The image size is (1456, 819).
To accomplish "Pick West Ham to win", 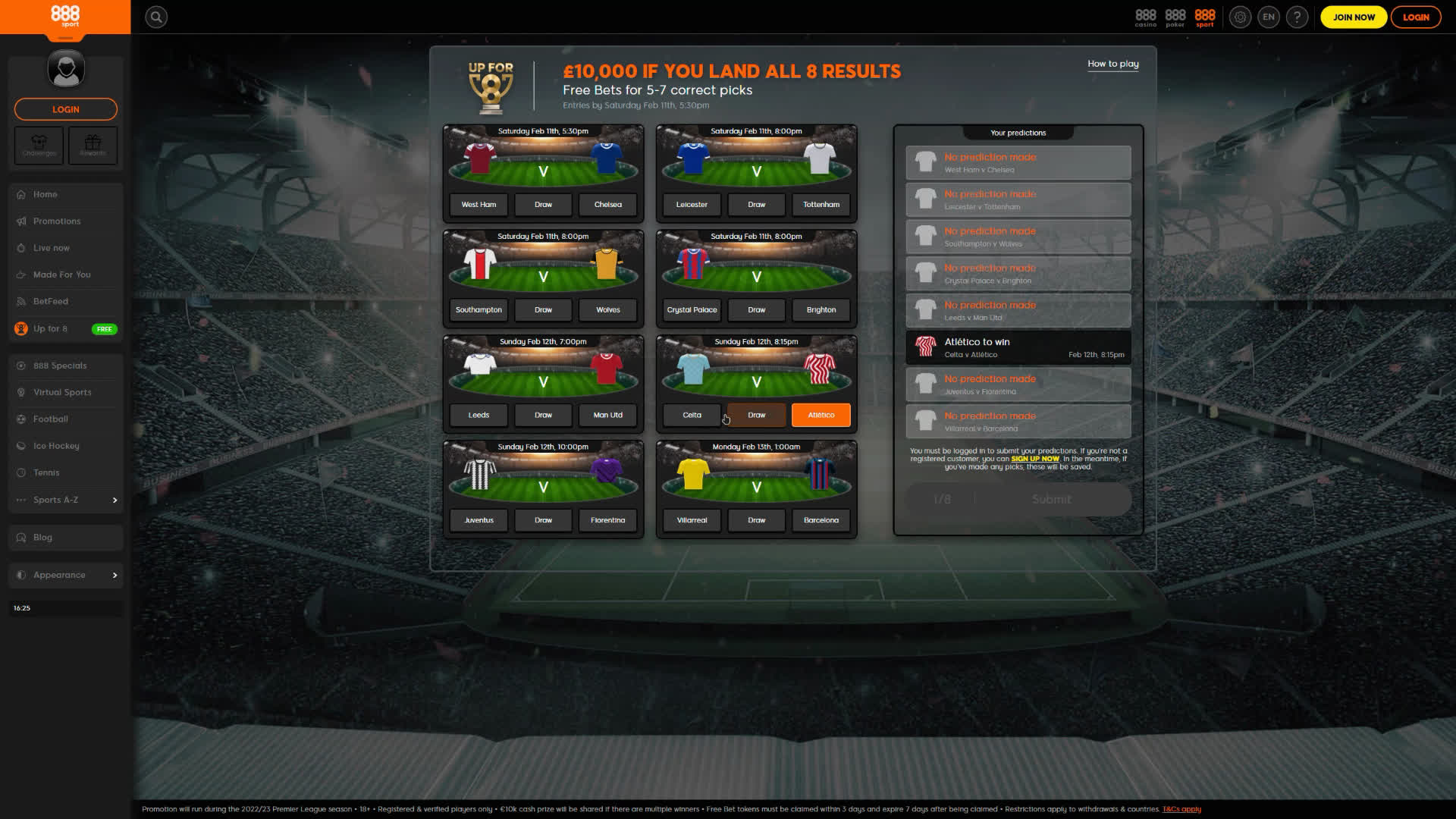I will [x=479, y=205].
